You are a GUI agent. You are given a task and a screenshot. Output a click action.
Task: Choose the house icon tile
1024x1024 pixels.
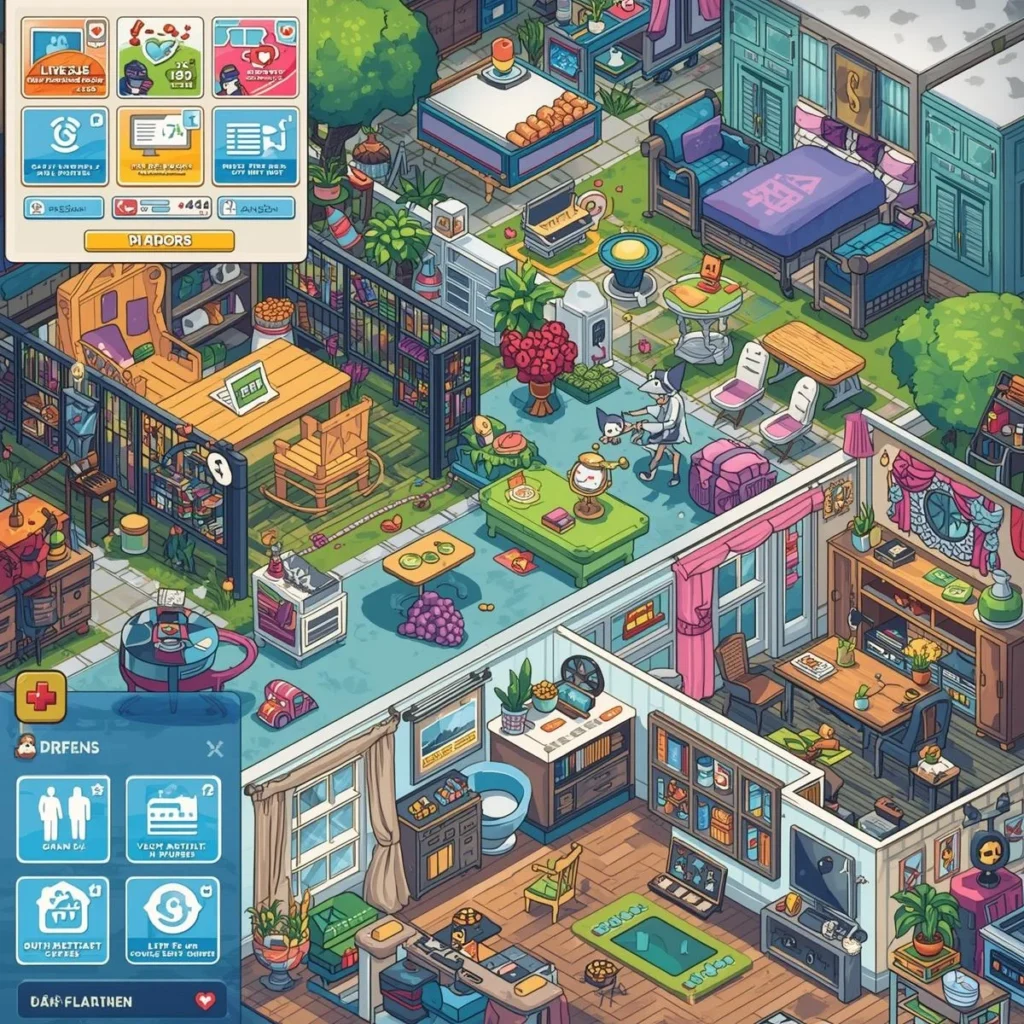63,920
